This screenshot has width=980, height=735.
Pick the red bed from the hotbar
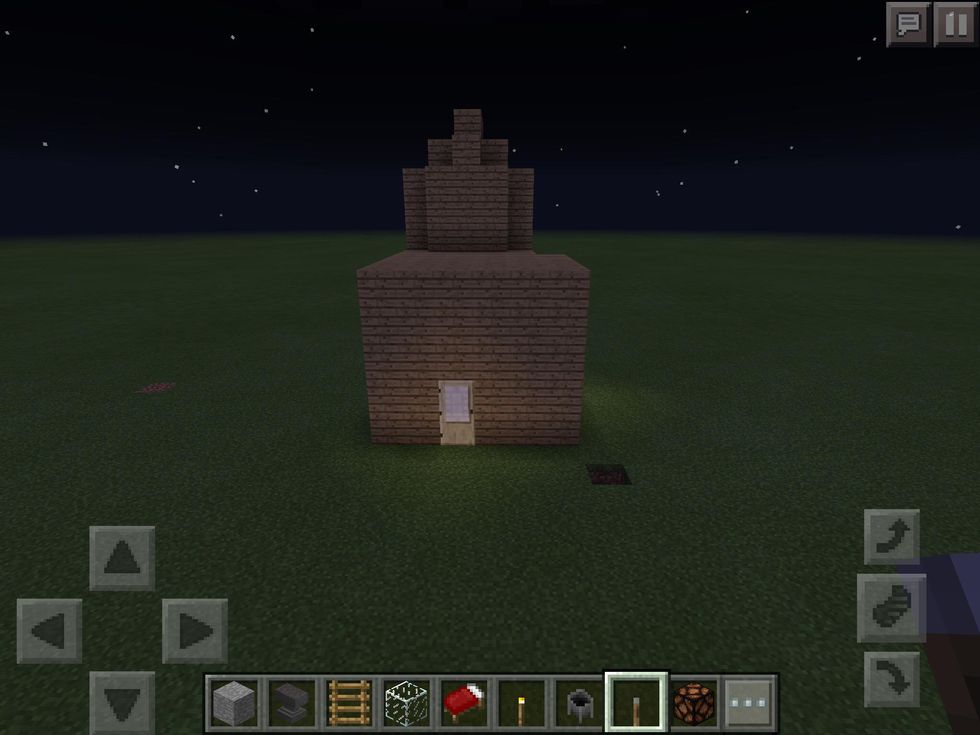coord(464,703)
